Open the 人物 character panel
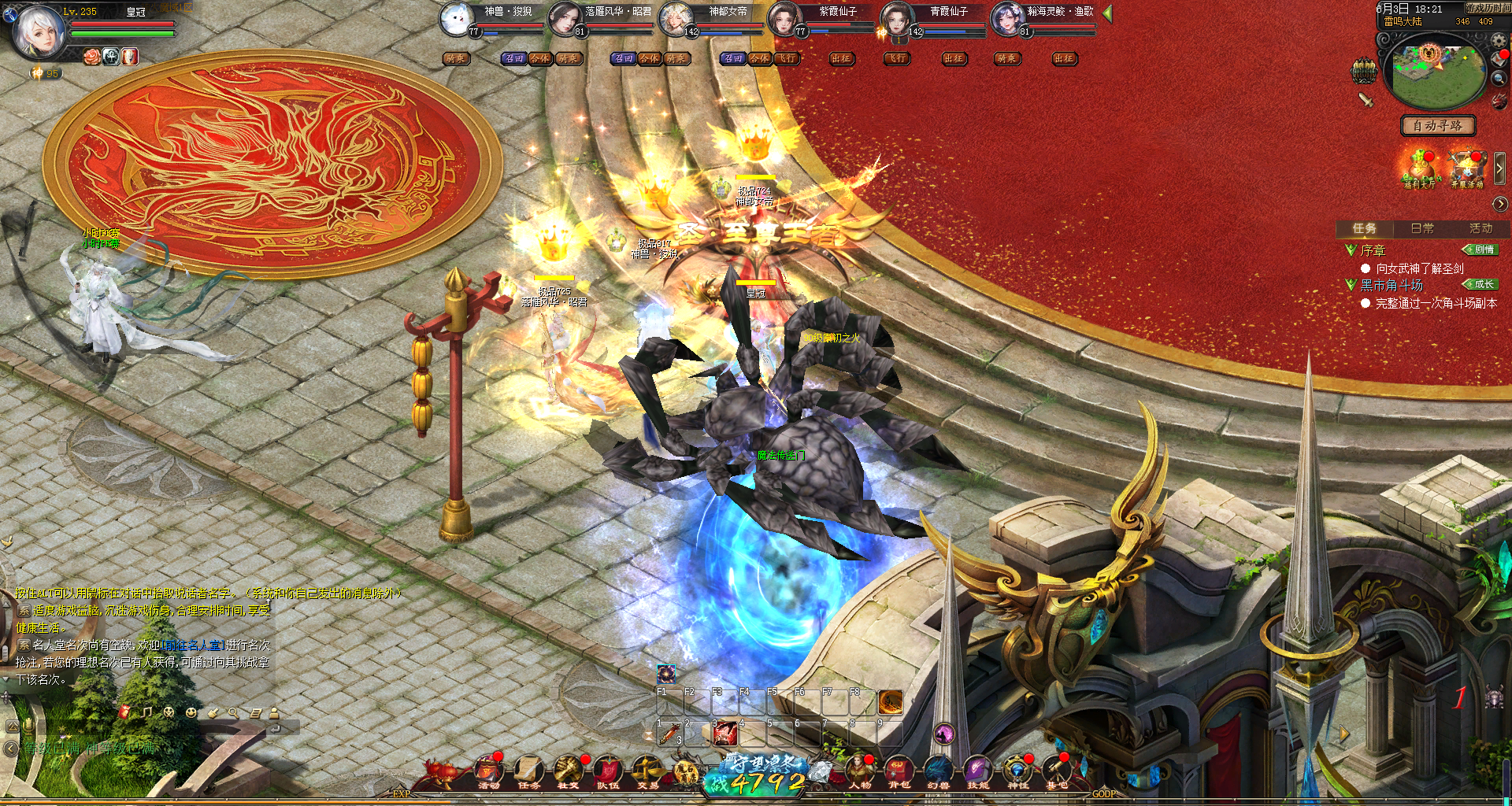1512x806 pixels. [x=859, y=771]
